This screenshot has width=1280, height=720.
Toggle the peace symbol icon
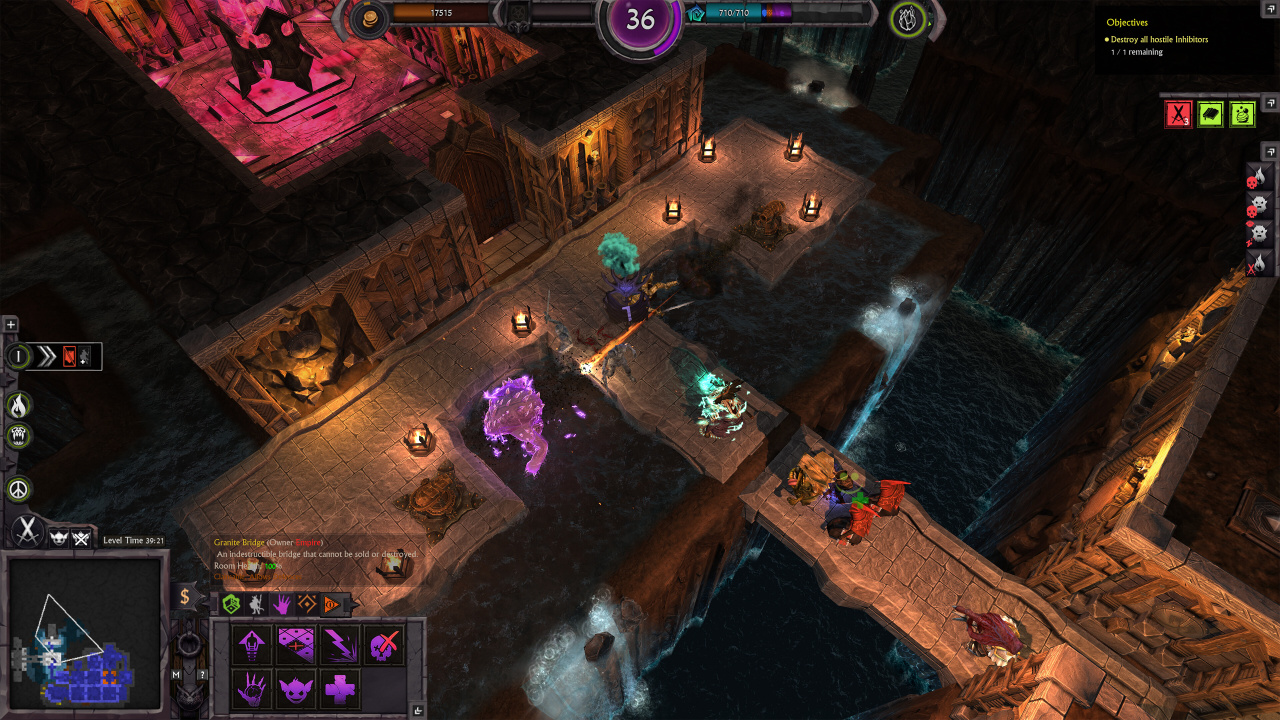pyautogui.click(x=19, y=489)
